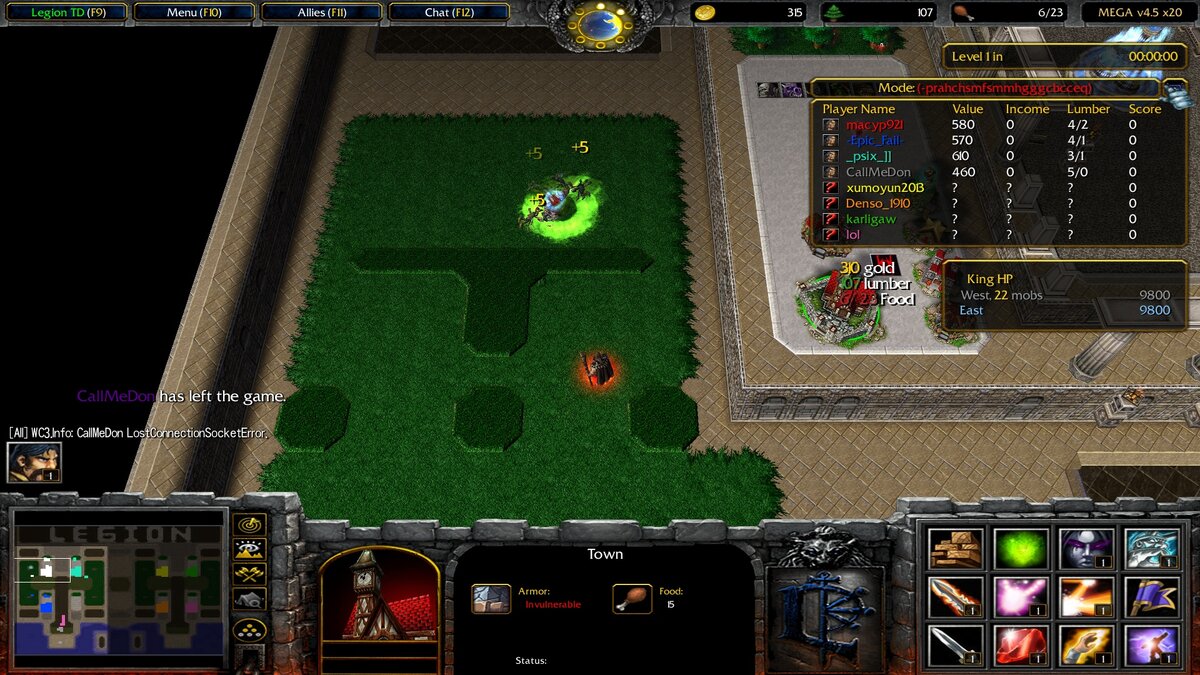Open the Allies (F11) panel

tap(322, 13)
